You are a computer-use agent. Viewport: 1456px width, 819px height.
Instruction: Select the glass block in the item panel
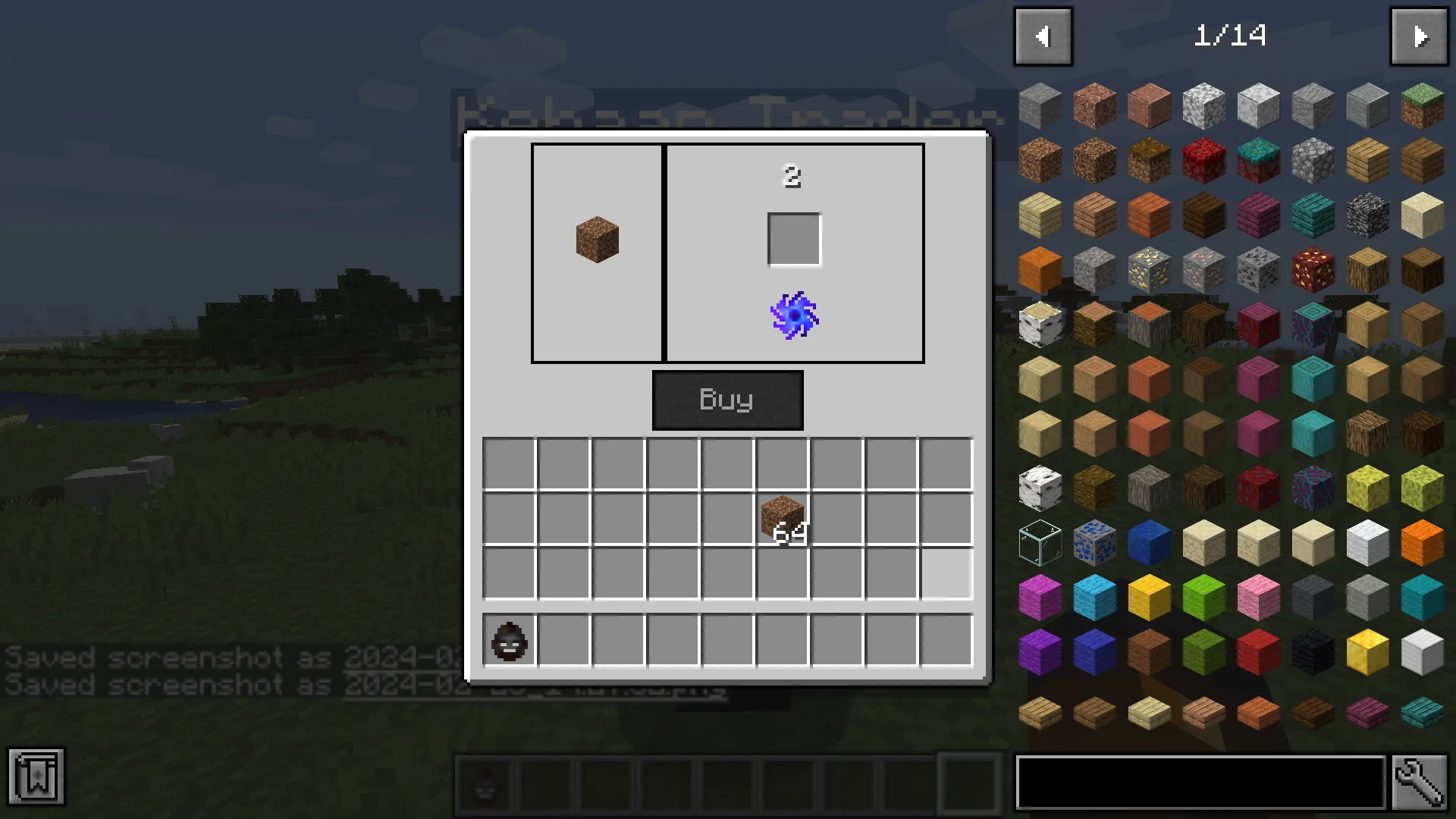[x=1040, y=540]
